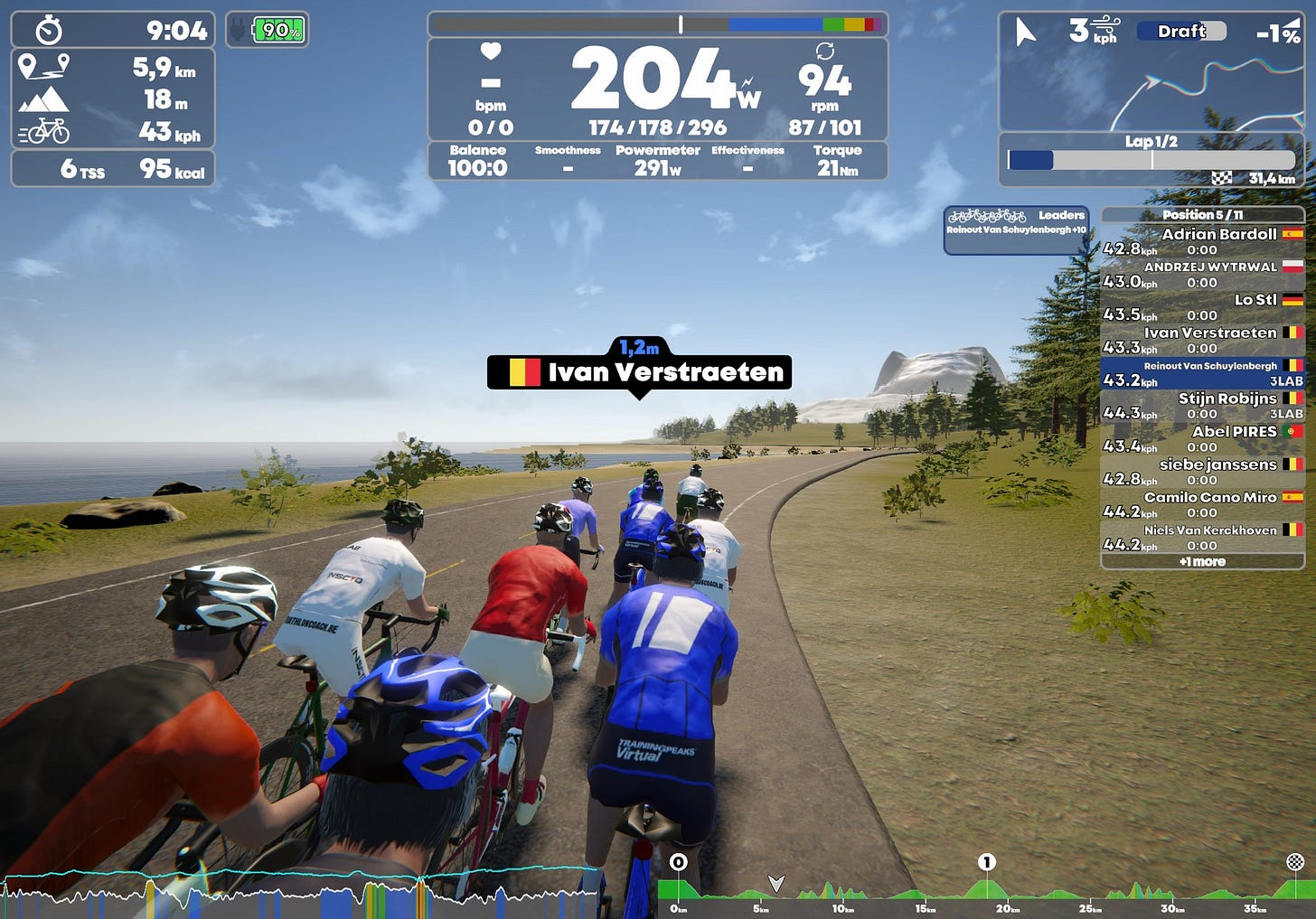This screenshot has height=919, width=1316.
Task: Choose Camilo Cano Miro in the list
Action: click(x=1202, y=504)
